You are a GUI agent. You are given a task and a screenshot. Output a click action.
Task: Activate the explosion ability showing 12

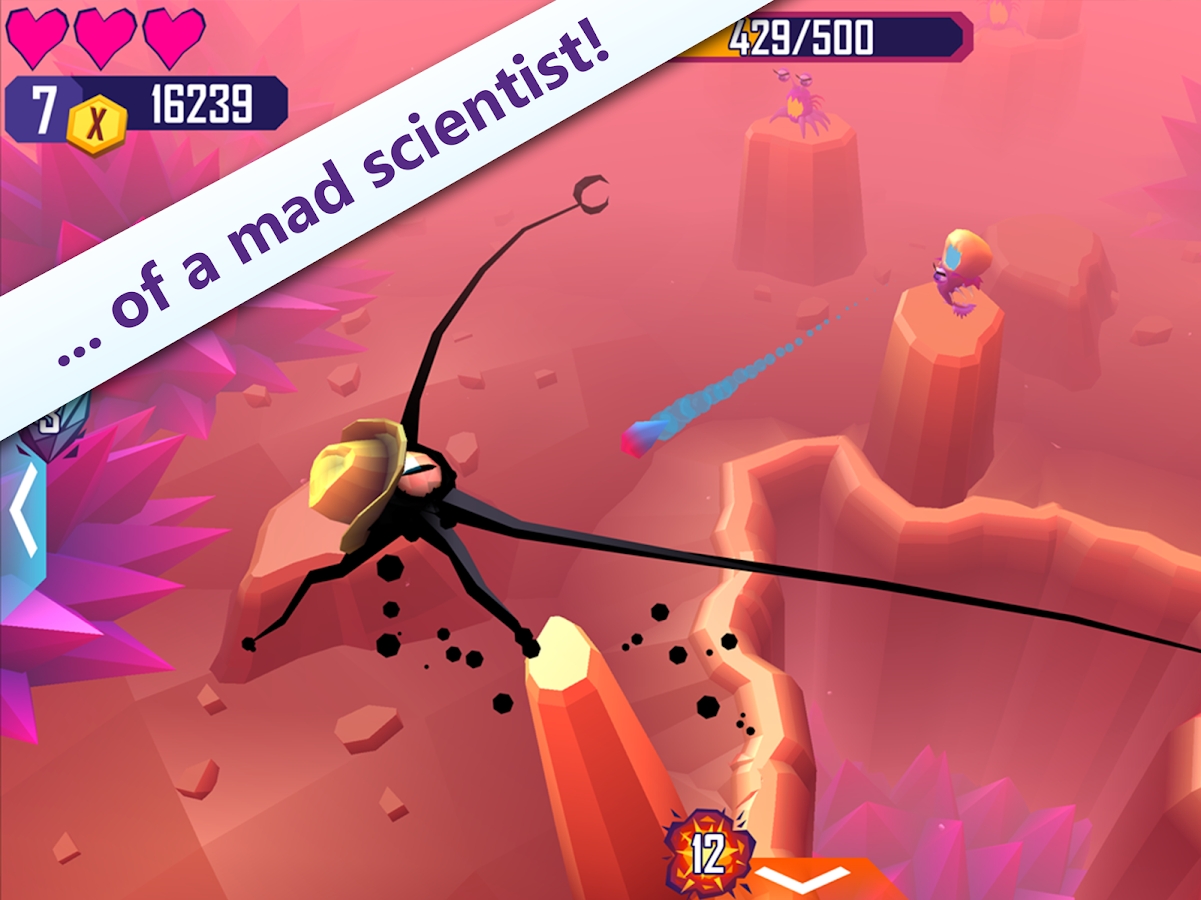(x=709, y=852)
